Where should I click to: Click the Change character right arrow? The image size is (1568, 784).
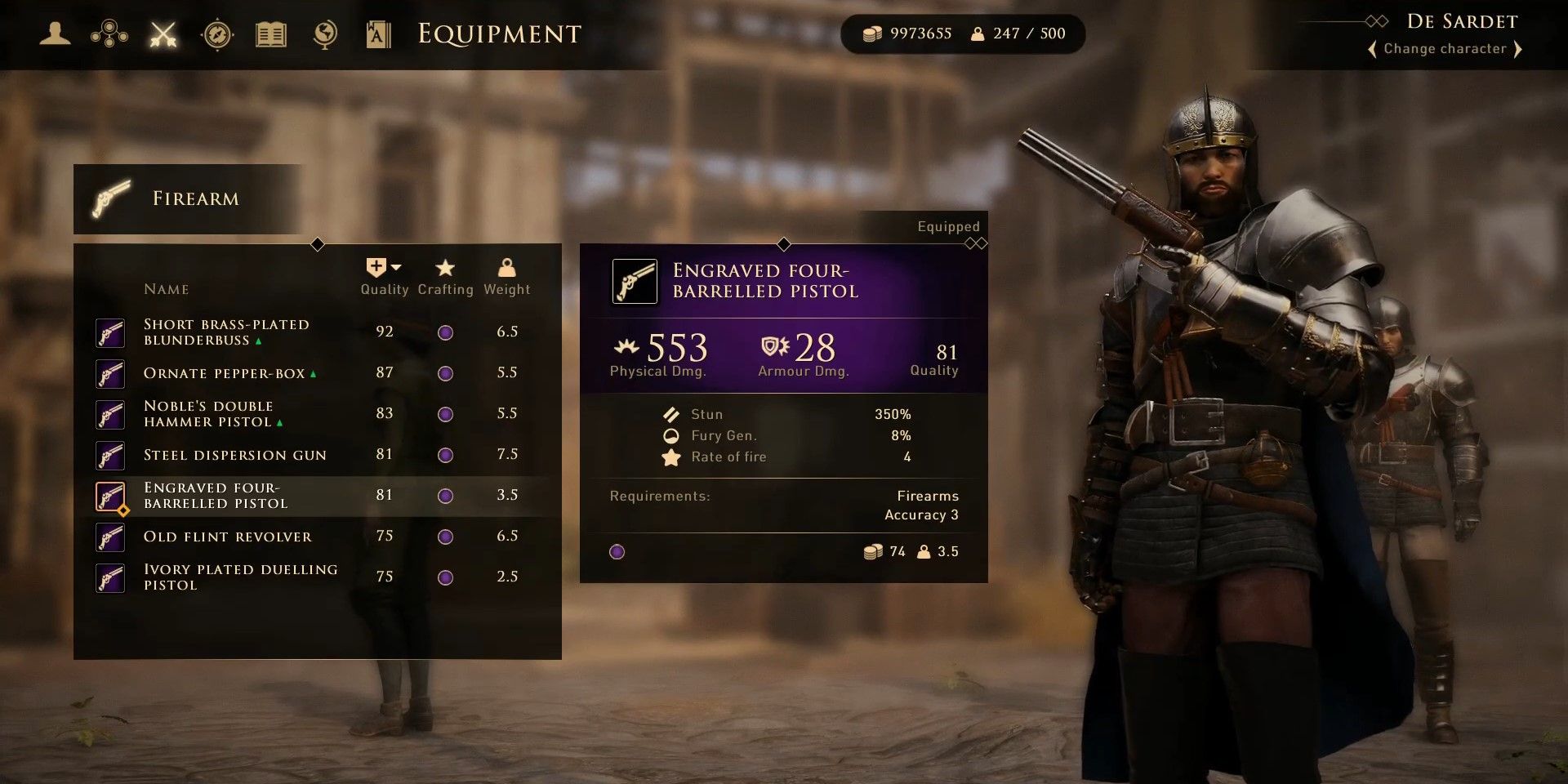click(x=1519, y=49)
